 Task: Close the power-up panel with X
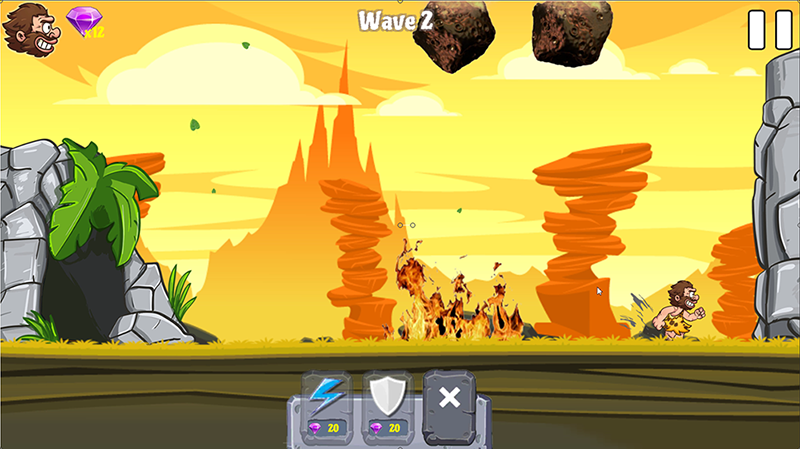(450, 398)
